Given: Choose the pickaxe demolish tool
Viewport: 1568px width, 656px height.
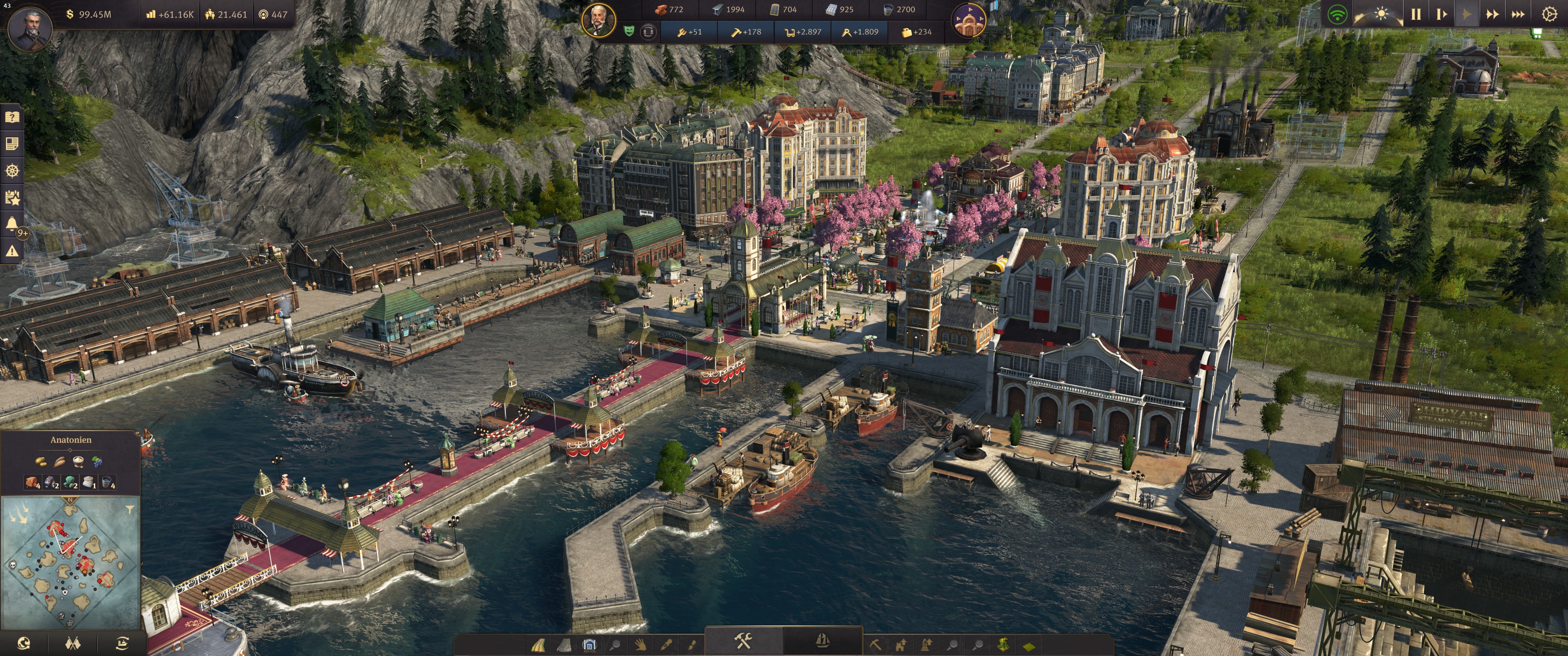Looking at the screenshot, I should pos(875,645).
